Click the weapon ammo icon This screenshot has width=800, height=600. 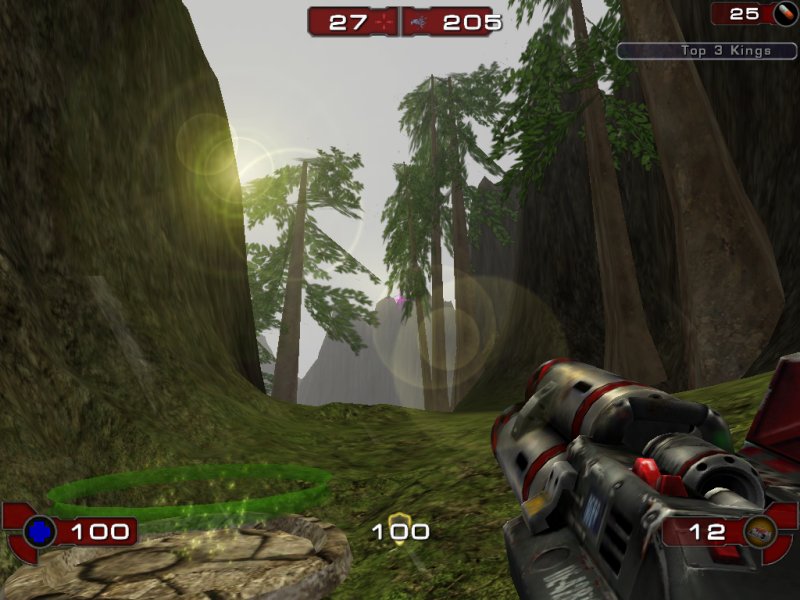(x=760, y=531)
